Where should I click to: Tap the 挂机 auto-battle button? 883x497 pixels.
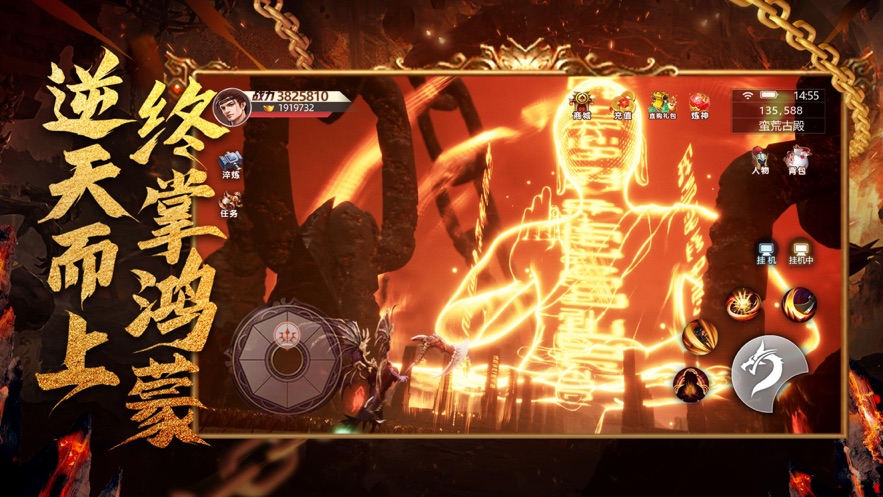pos(767,250)
